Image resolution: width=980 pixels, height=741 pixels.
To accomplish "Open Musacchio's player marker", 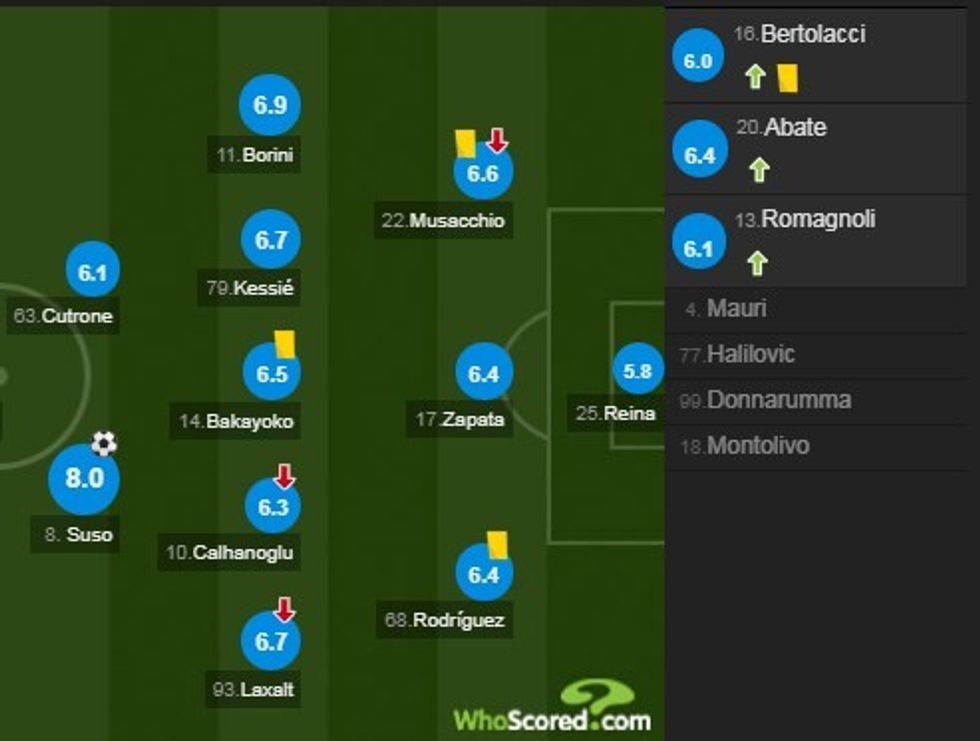I will 483,174.
